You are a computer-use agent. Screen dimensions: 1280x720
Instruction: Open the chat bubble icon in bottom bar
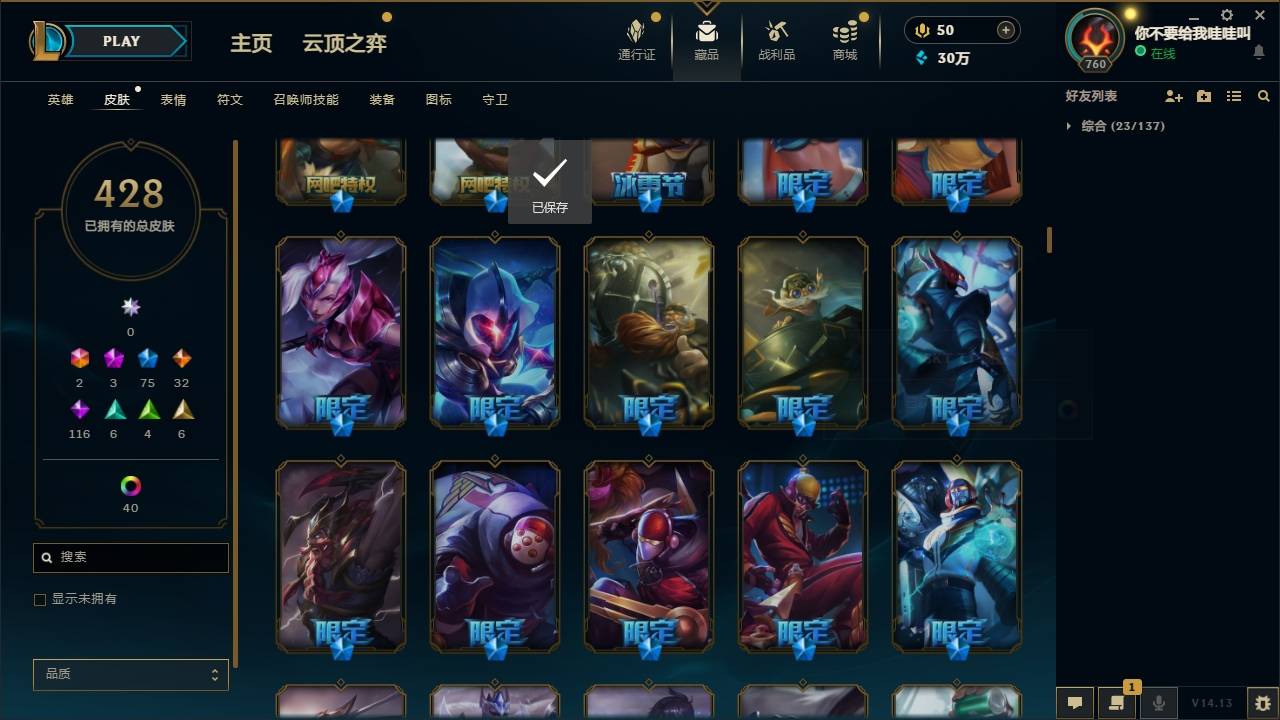(1073, 703)
